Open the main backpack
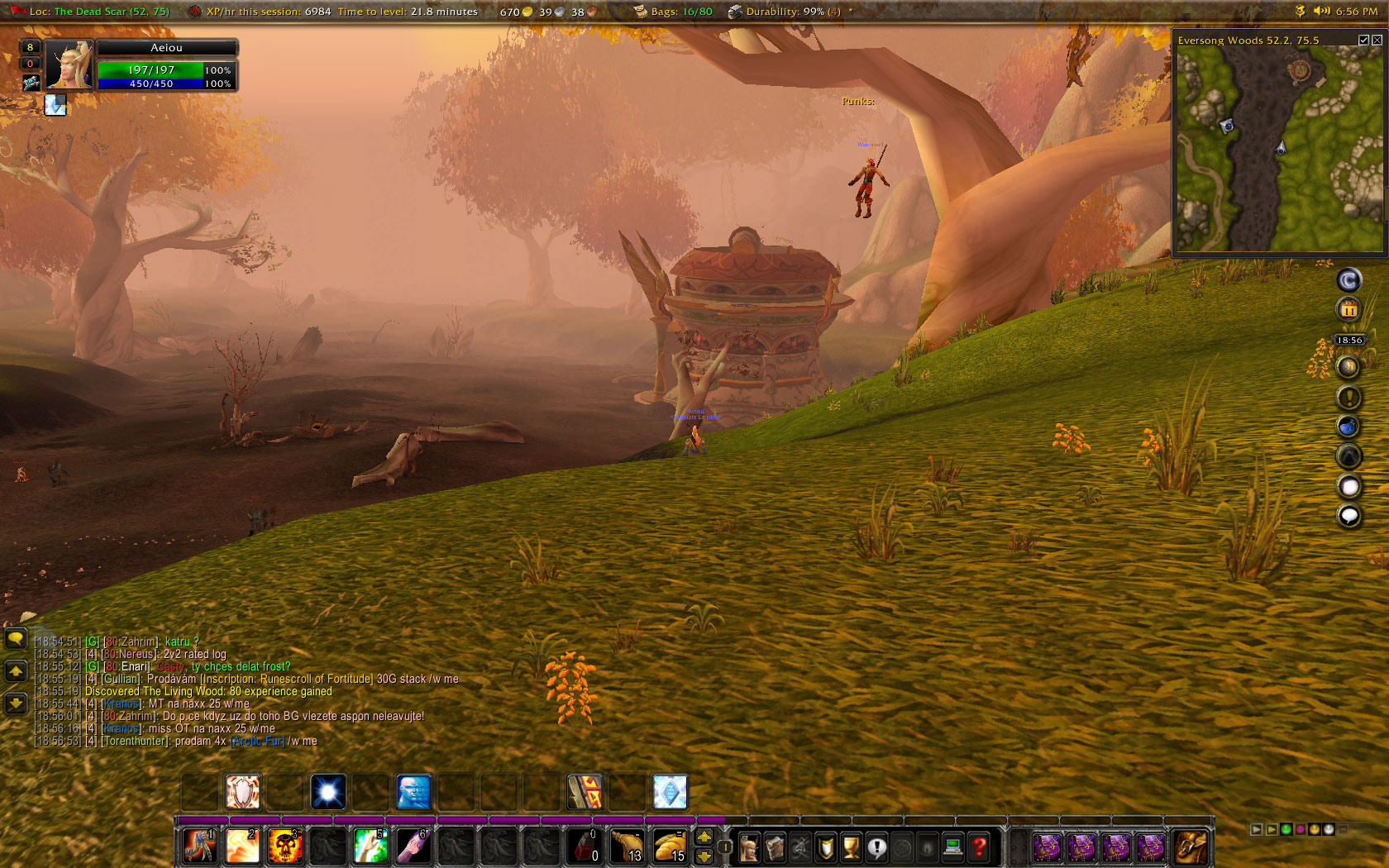 (x=1191, y=847)
